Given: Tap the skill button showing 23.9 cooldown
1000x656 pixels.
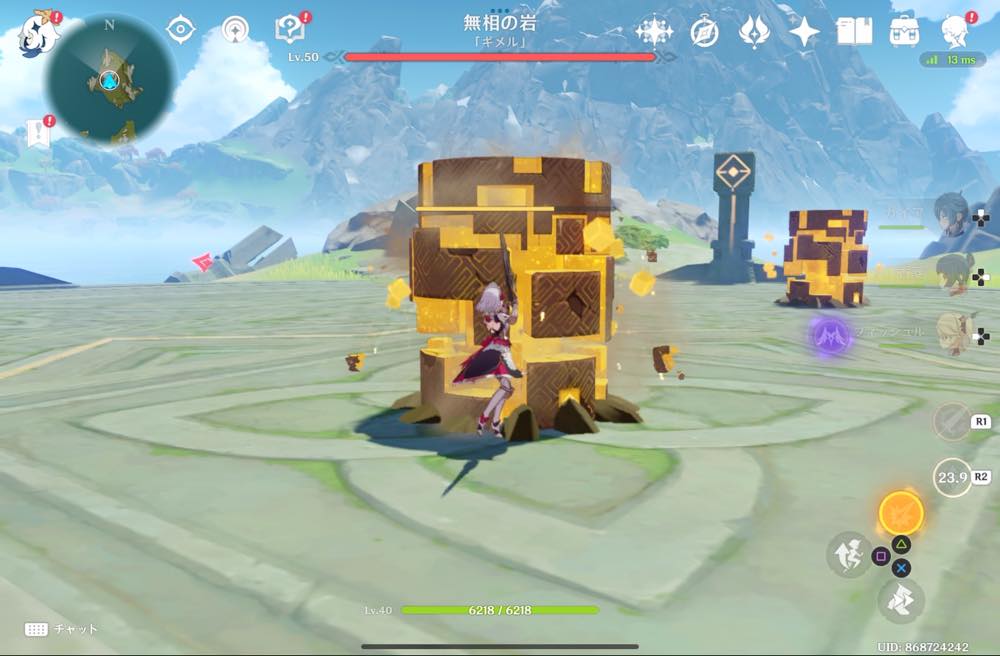Looking at the screenshot, I should pos(952,477).
